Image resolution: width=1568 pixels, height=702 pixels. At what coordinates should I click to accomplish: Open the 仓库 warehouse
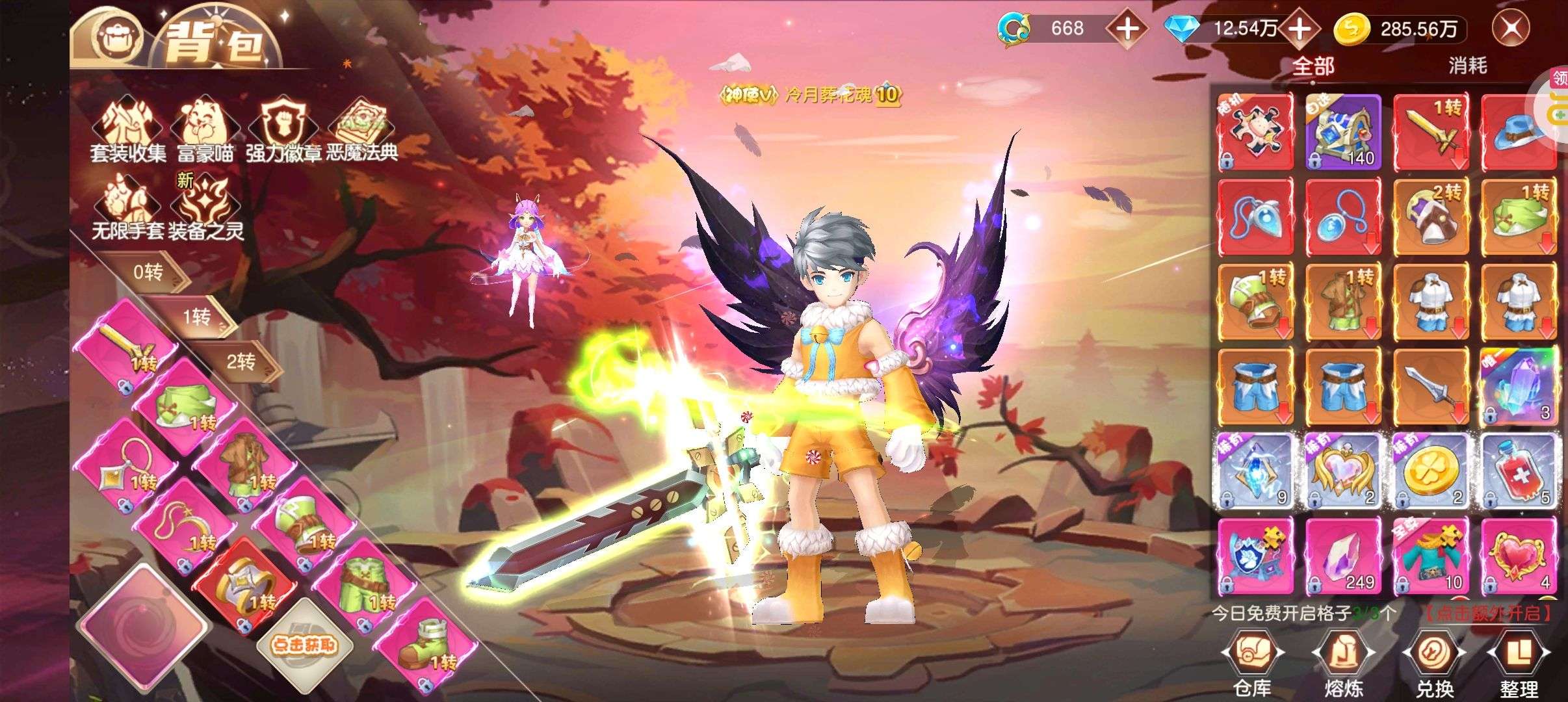coord(1253,664)
